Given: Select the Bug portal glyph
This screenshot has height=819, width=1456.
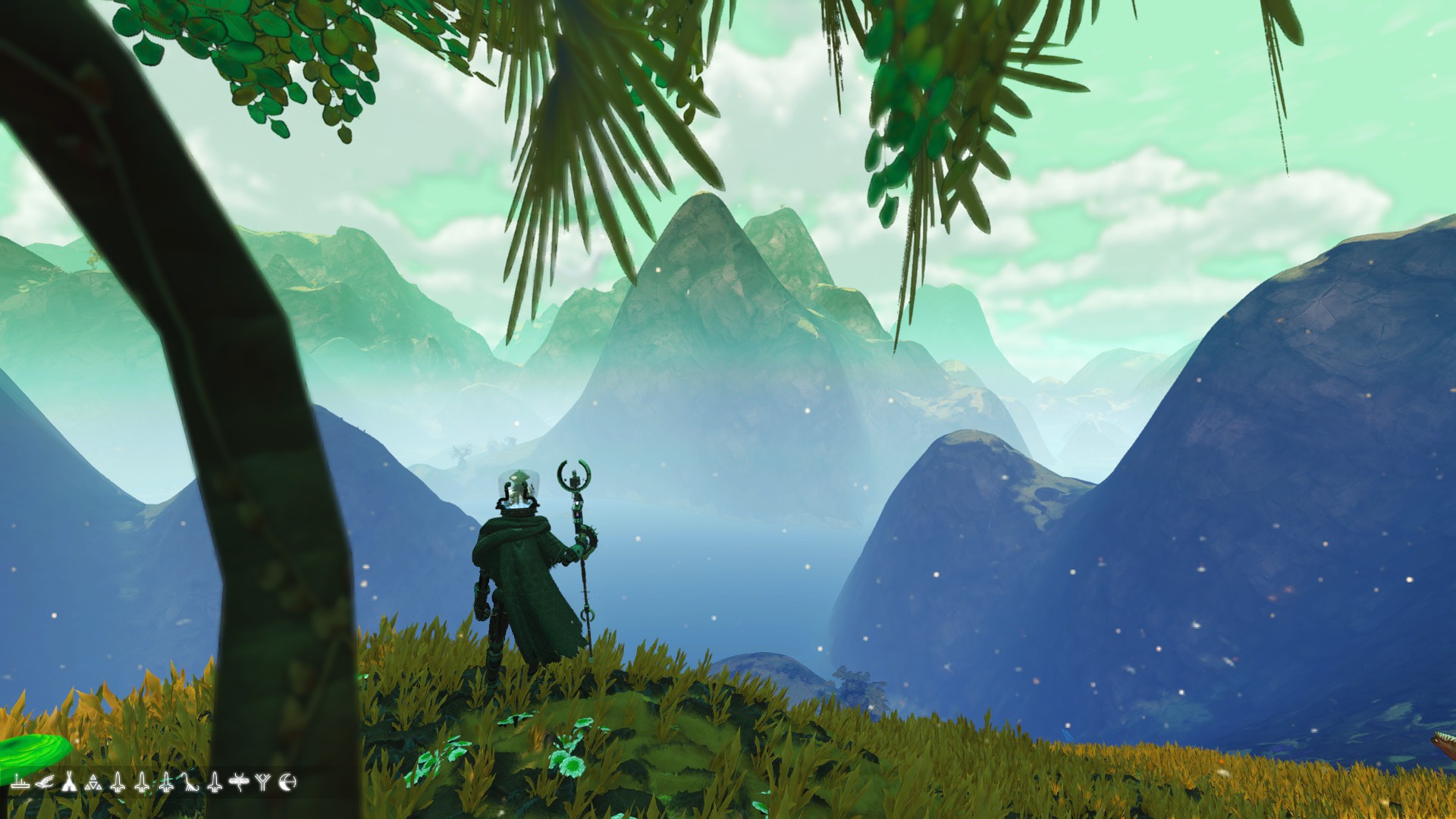Looking at the screenshot, I should [239, 783].
